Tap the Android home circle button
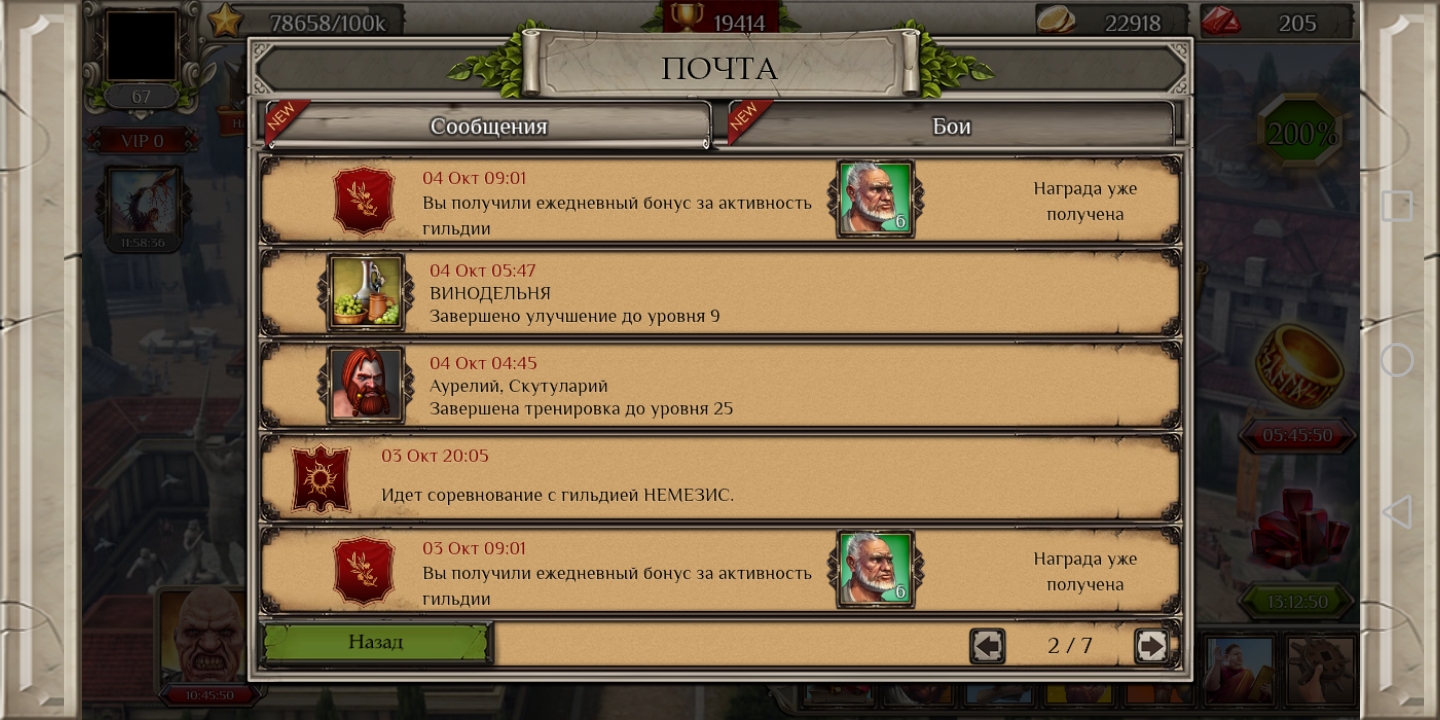The height and width of the screenshot is (720, 1440). [x=1397, y=359]
